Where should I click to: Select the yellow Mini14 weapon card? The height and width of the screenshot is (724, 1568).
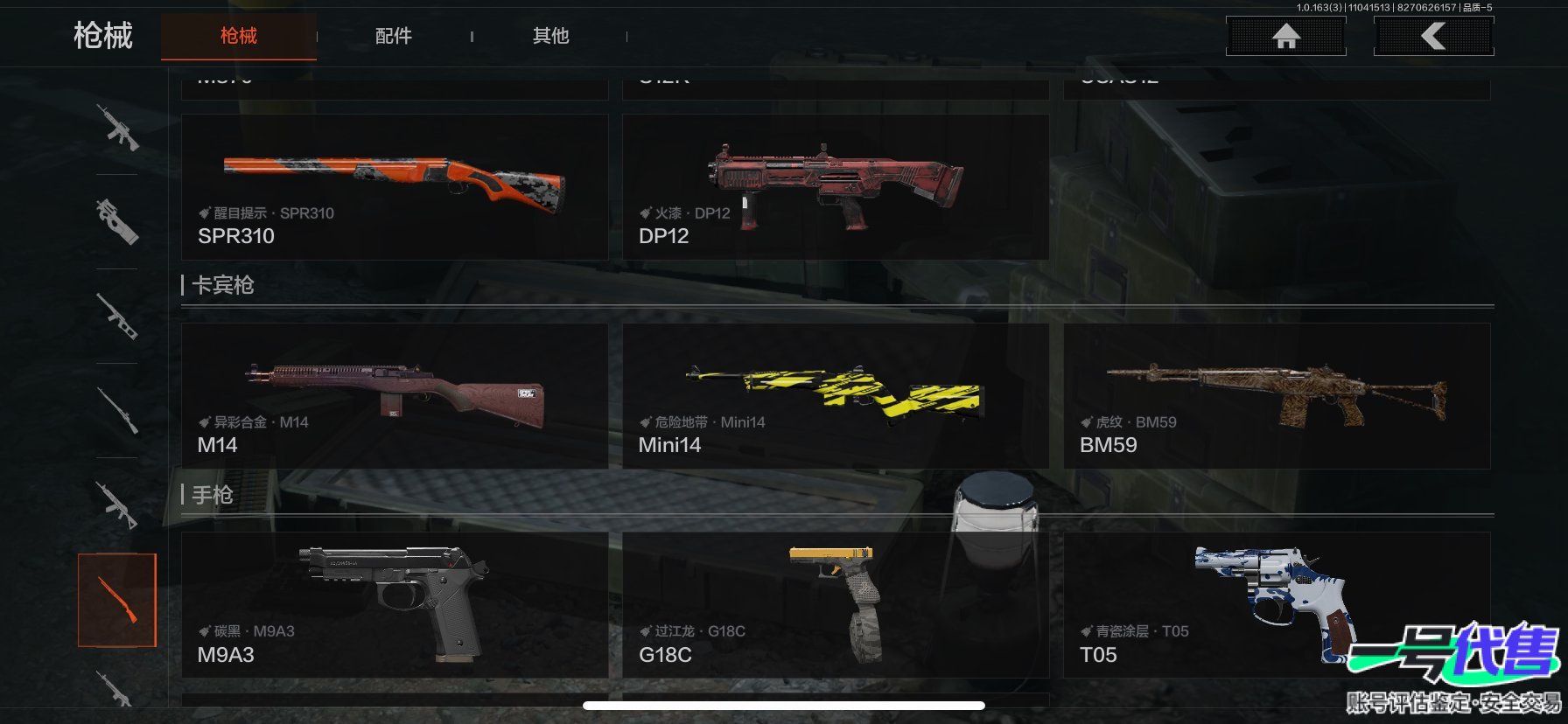[836, 395]
